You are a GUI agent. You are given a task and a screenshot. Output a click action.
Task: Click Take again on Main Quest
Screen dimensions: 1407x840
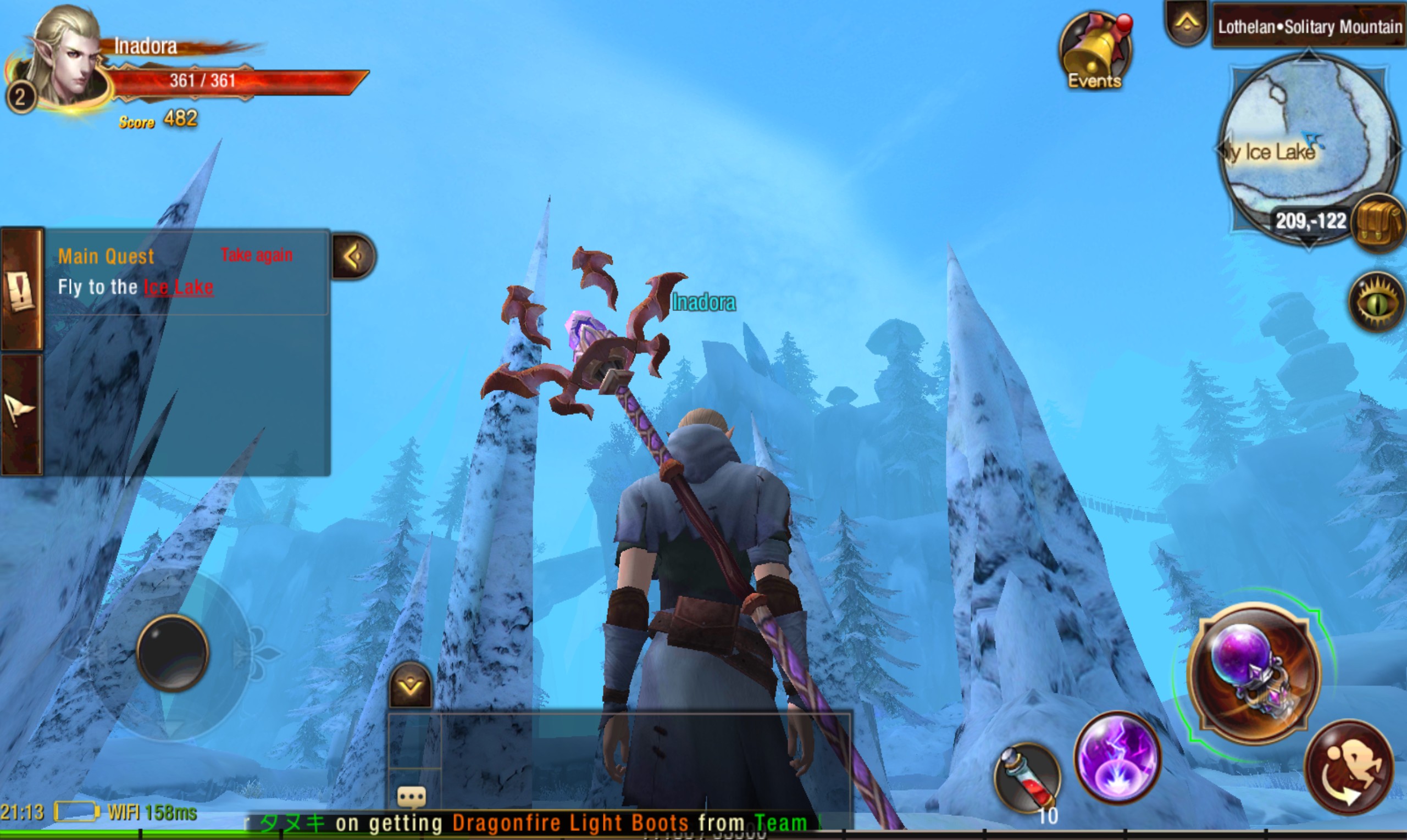[x=257, y=255]
